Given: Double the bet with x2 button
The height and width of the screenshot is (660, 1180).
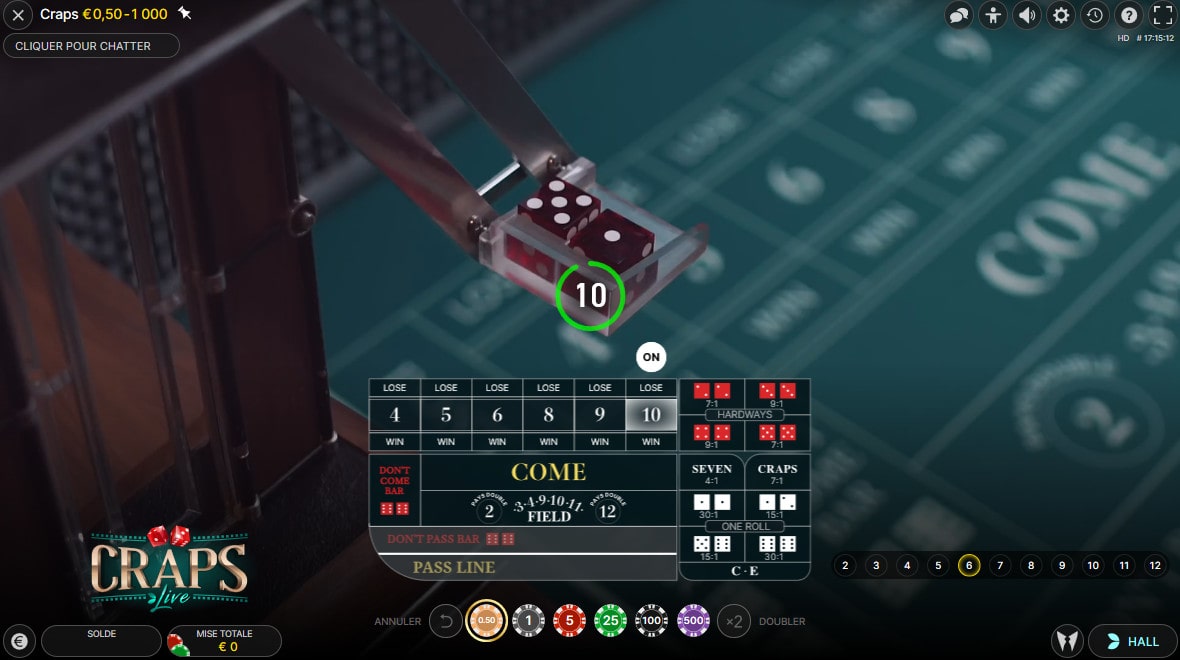Looking at the screenshot, I should (734, 621).
